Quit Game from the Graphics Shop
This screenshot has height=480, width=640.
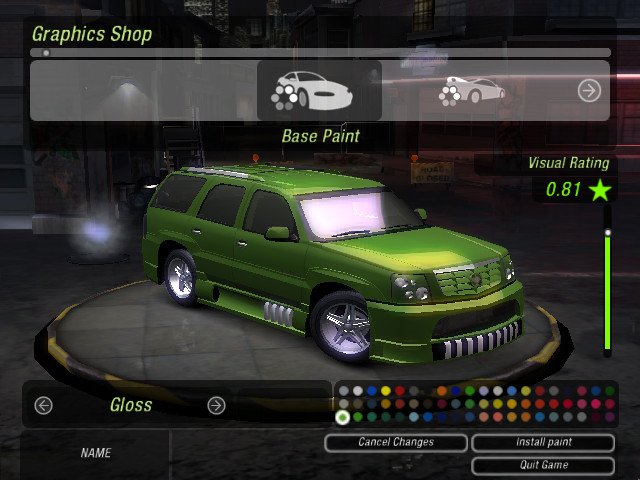(542, 465)
